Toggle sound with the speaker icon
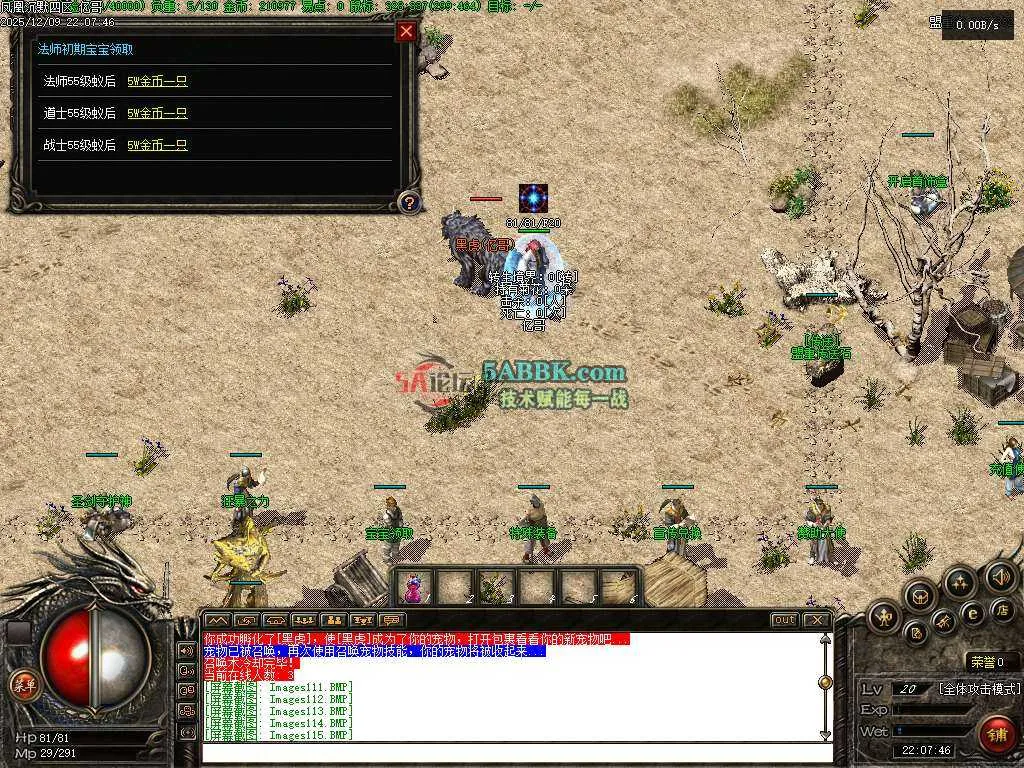The width and height of the screenshot is (1024, 768). coord(1000,577)
